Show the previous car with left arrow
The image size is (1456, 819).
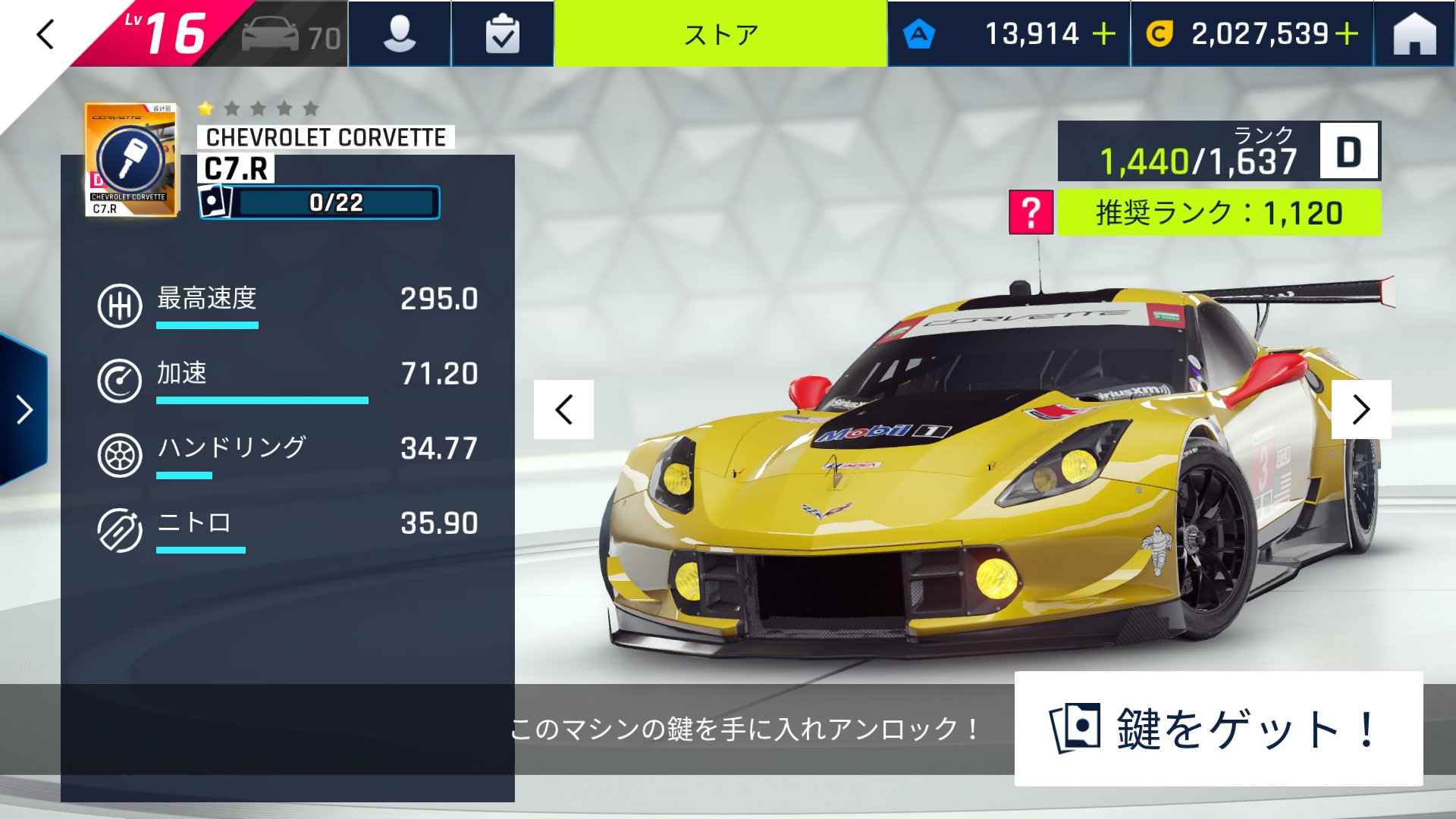pyautogui.click(x=565, y=409)
